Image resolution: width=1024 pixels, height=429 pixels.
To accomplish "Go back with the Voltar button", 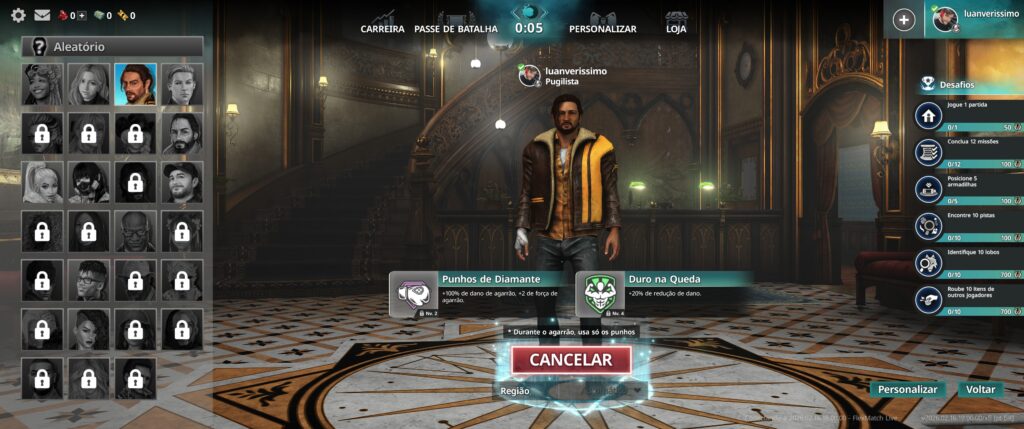I will tap(980, 389).
